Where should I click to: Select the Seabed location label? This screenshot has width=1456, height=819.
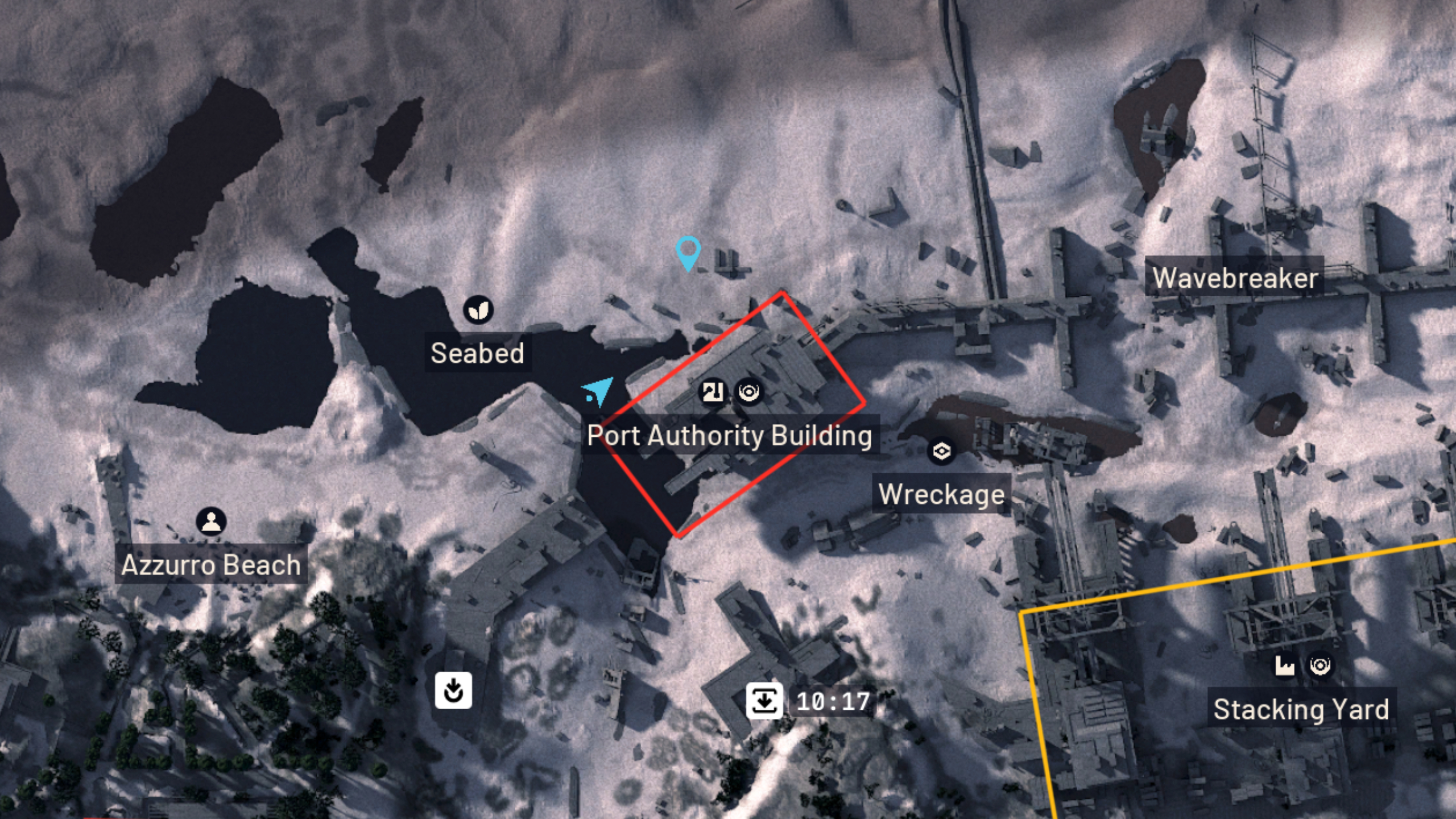[x=478, y=354]
